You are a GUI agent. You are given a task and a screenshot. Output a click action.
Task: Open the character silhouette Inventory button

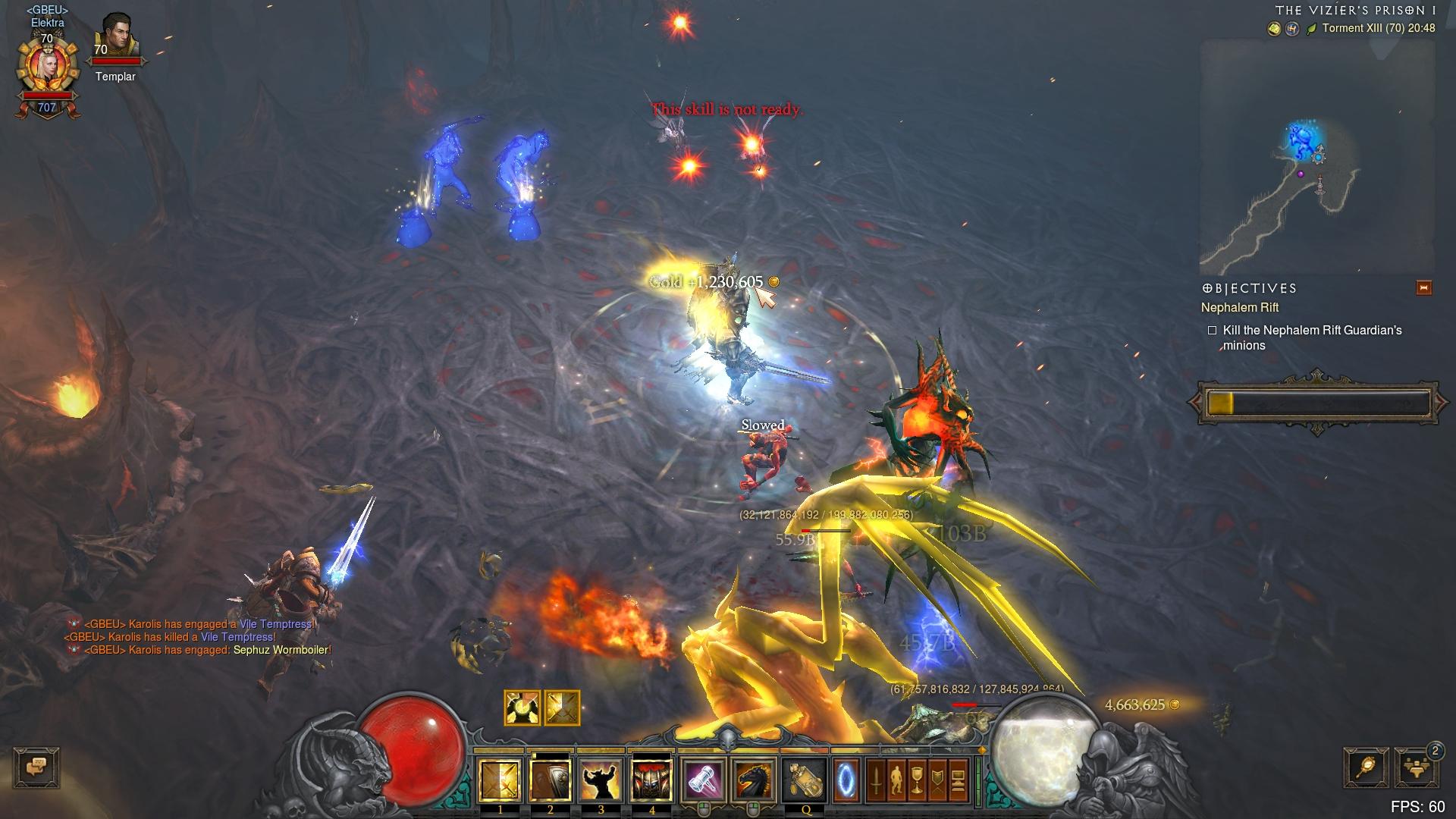click(896, 780)
